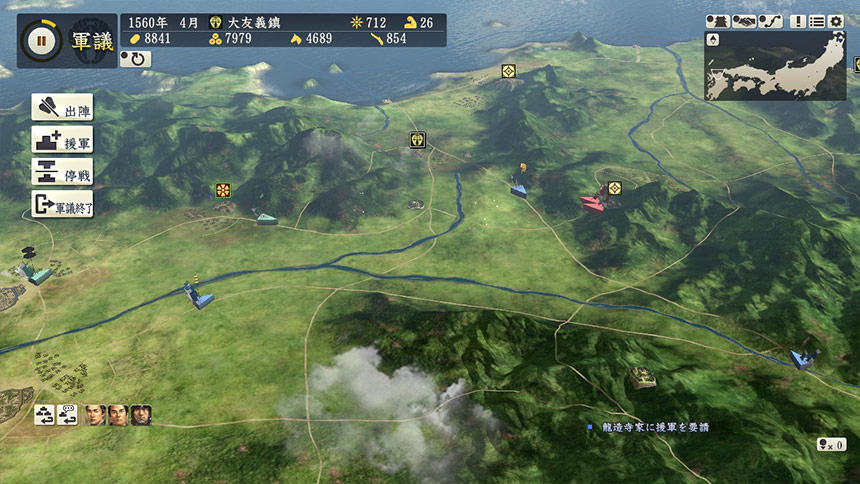Image resolution: width=860 pixels, height=484 pixels.
Task: Choose the 援軍 (reinforcements) command
Action: pos(62,140)
